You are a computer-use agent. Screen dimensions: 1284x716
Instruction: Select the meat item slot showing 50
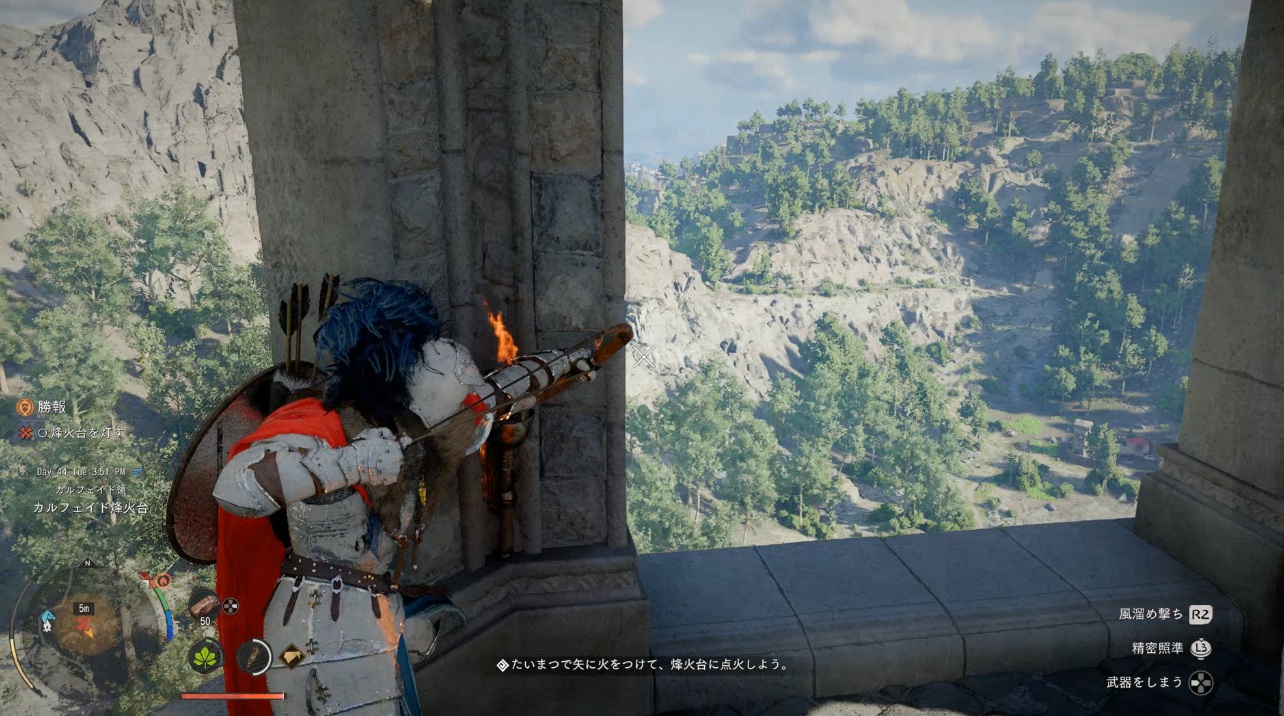(204, 606)
